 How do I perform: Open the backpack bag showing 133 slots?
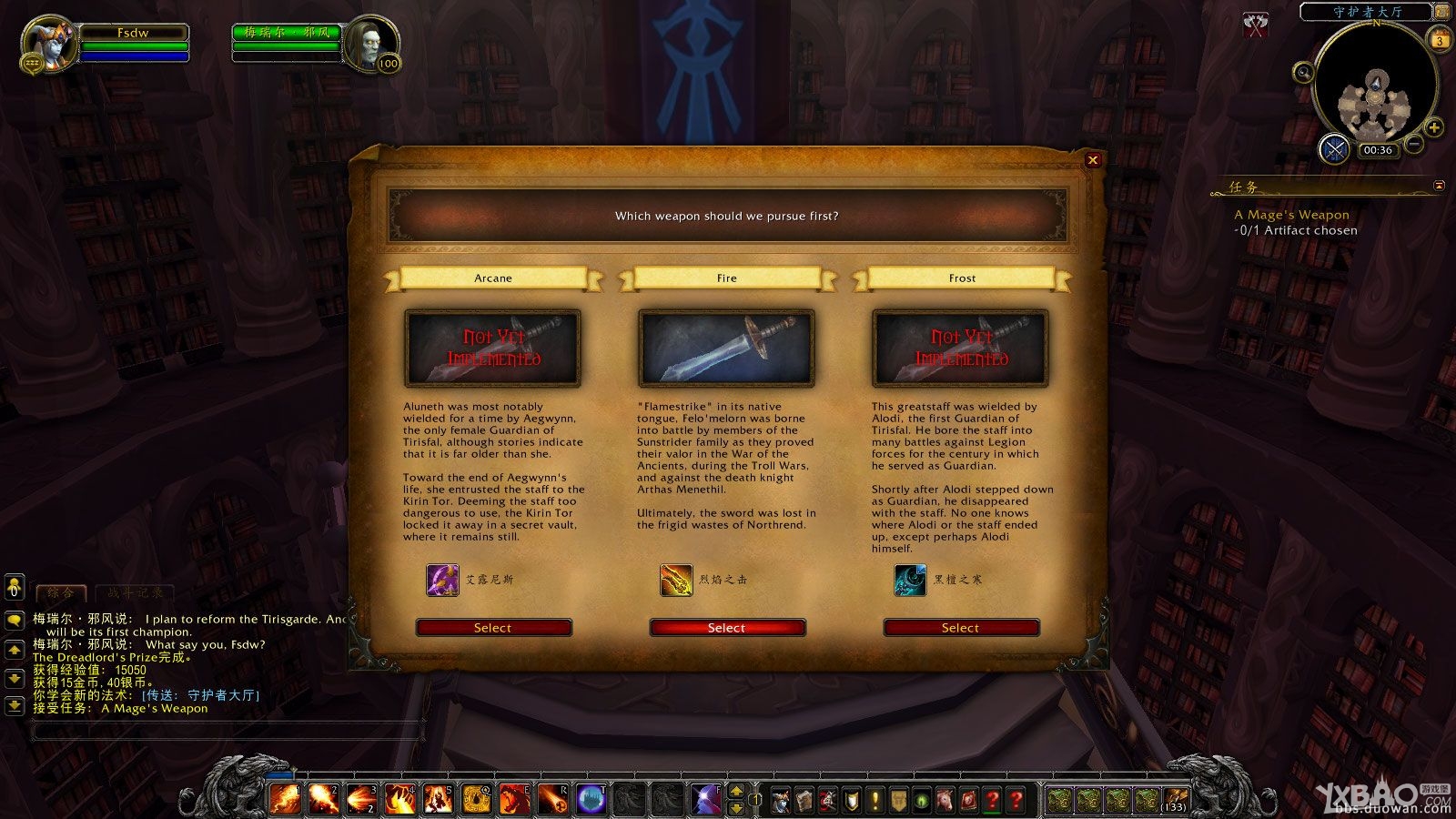click(x=1176, y=800)
